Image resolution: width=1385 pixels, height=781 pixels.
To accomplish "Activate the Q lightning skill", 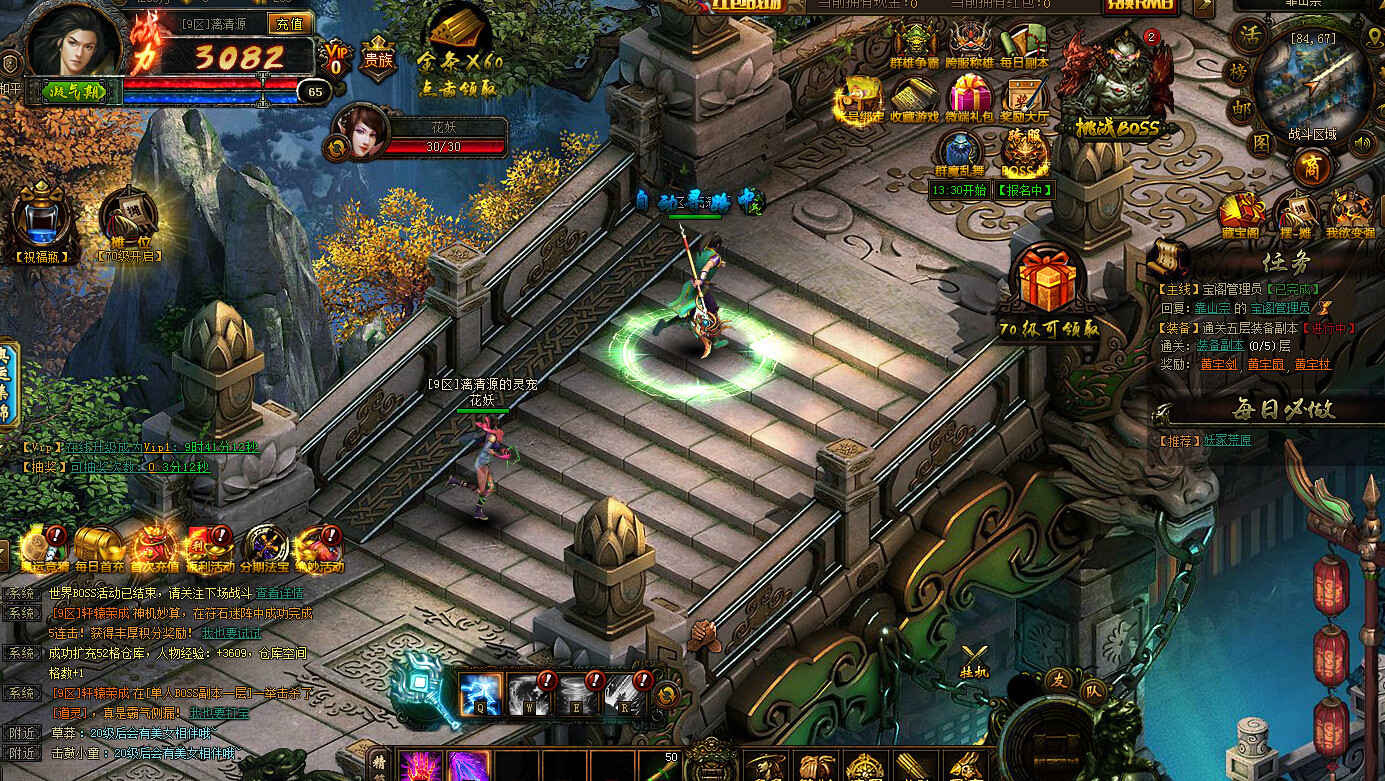I will [479, 693].
